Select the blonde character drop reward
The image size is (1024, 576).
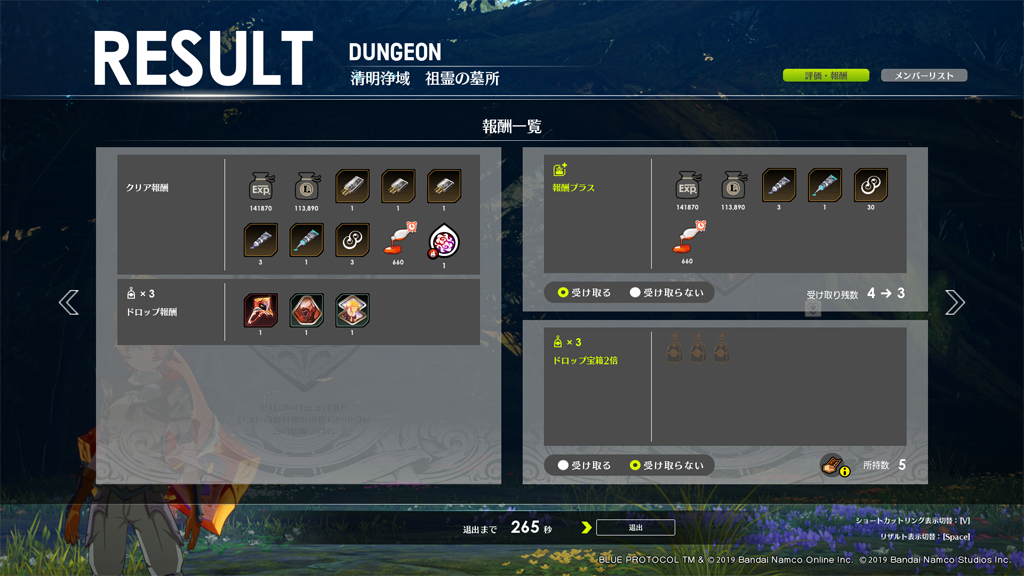(x=352, y=310)
